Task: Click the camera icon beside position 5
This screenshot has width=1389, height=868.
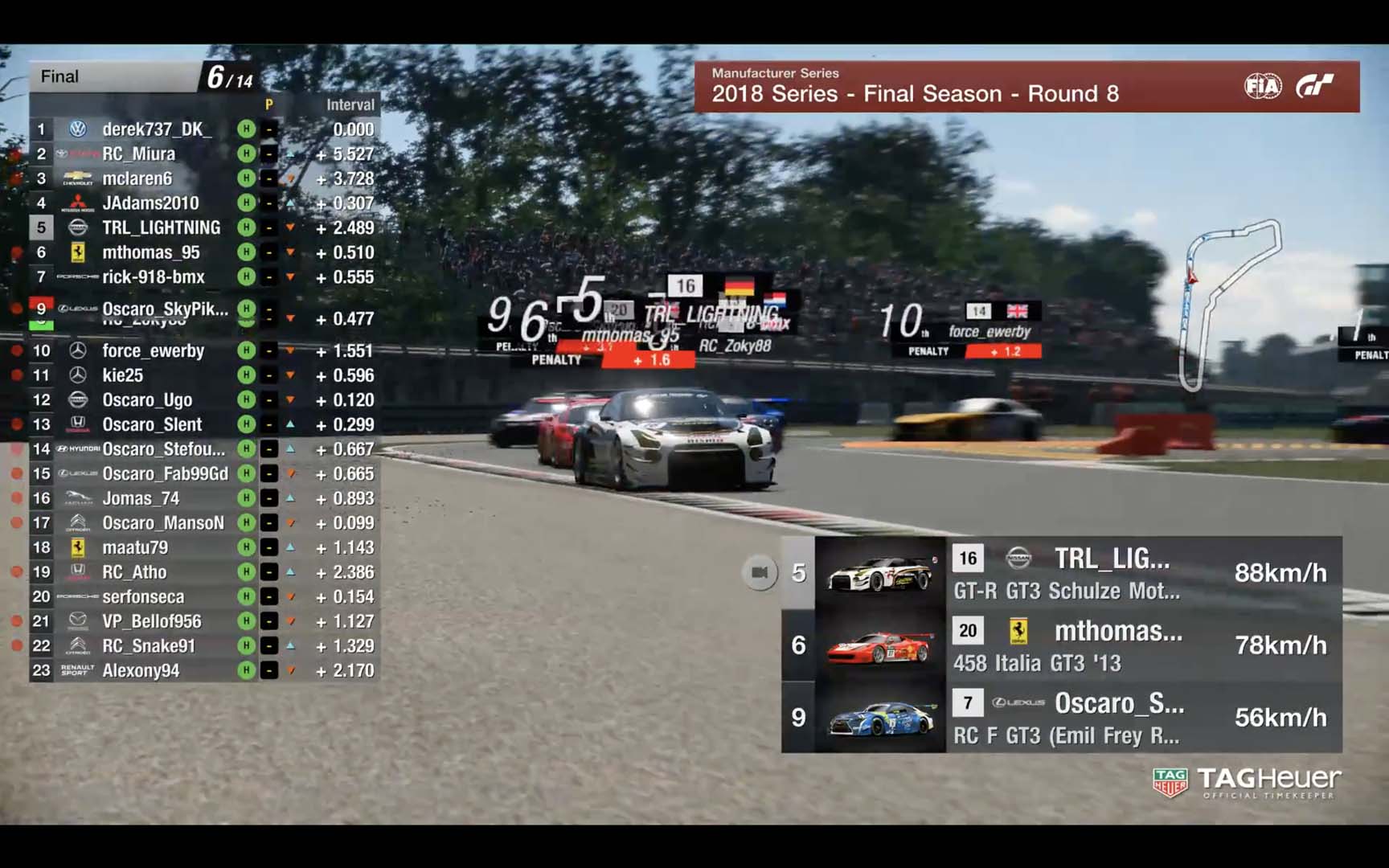Action: click(x=759, y=572)
